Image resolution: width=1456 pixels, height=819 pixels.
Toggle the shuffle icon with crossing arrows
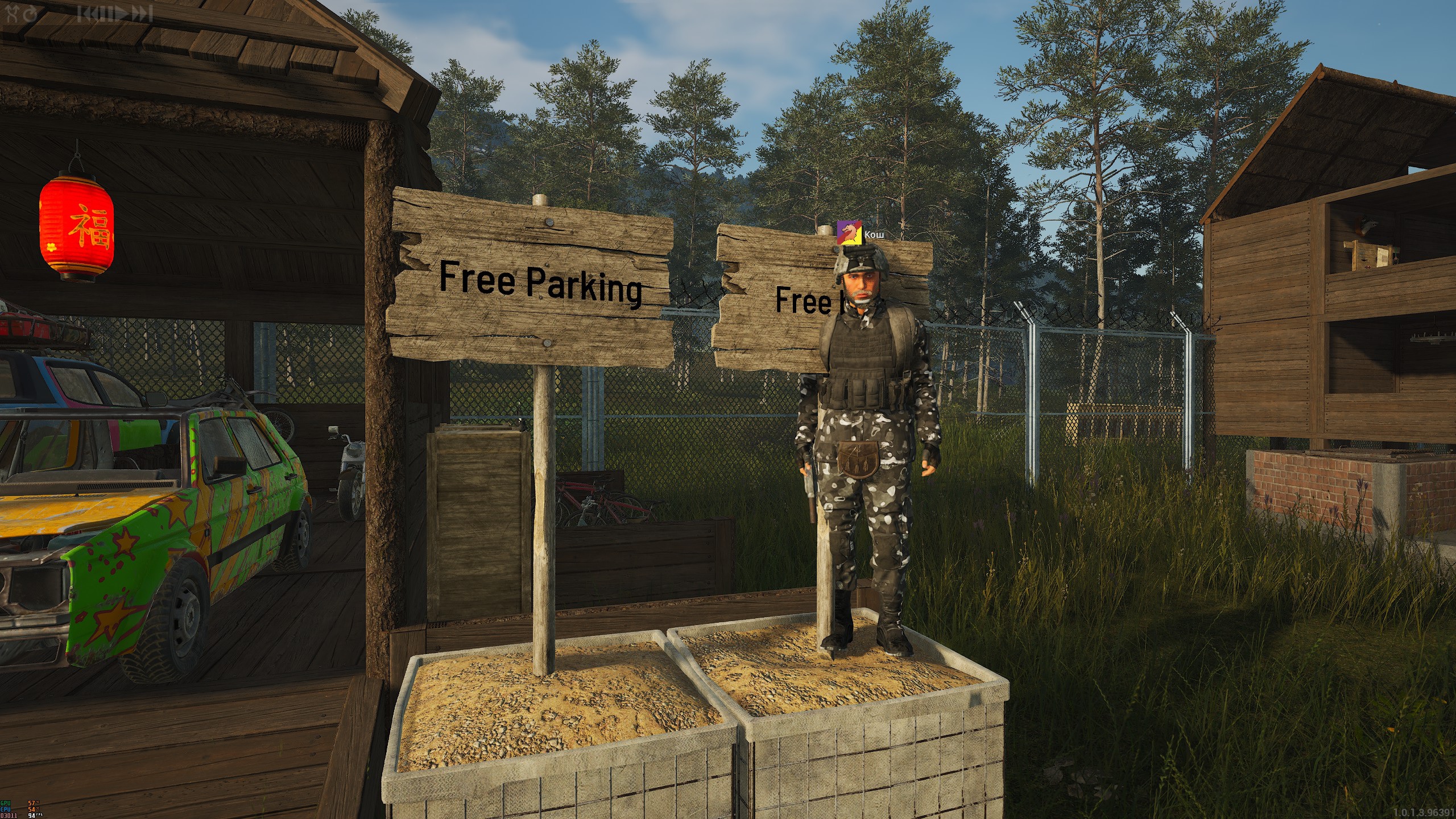pyautogui.click(x=12, y=14)
